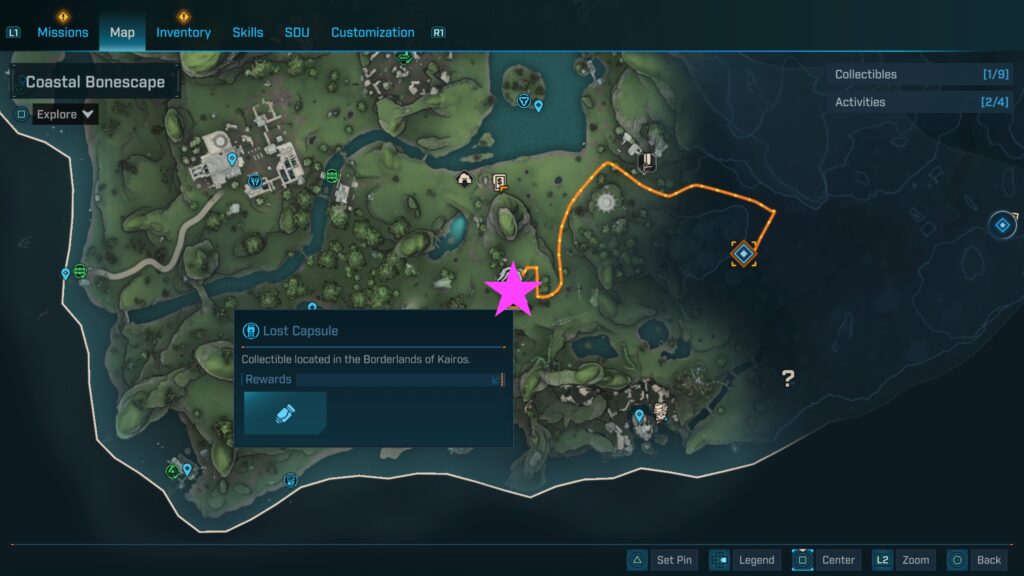Select the question mark map marker
The image size is (1024, 576).
788,378
